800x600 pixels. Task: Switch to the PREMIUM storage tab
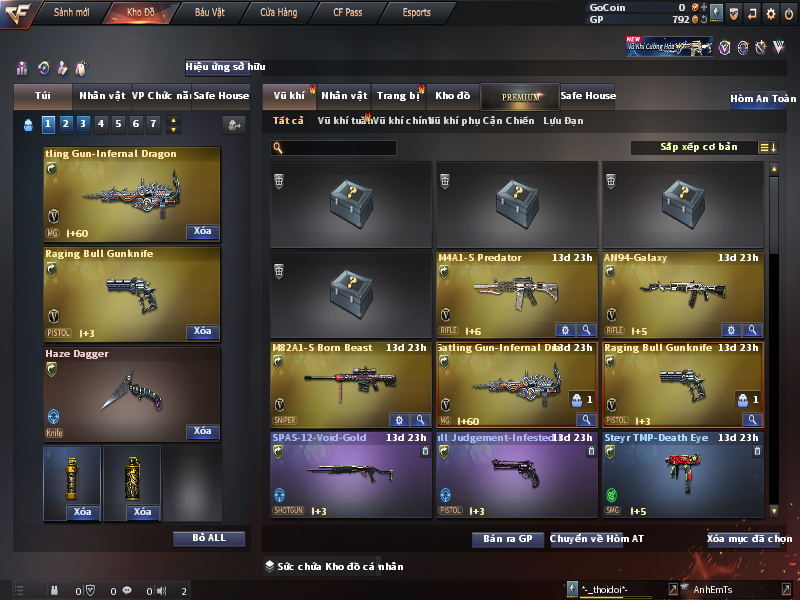click(521, 96)
